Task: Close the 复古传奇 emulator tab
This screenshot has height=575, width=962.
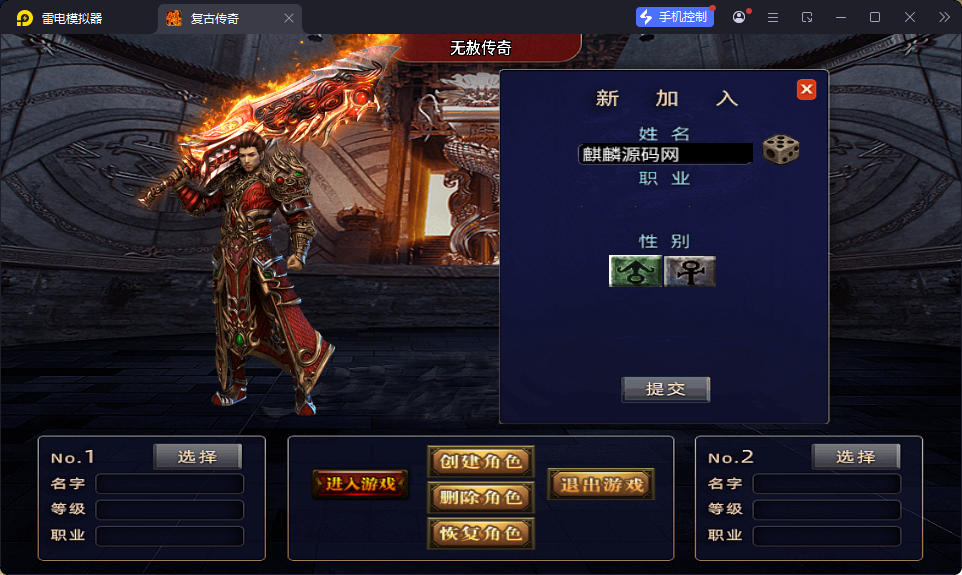Action: click(289, 18)
